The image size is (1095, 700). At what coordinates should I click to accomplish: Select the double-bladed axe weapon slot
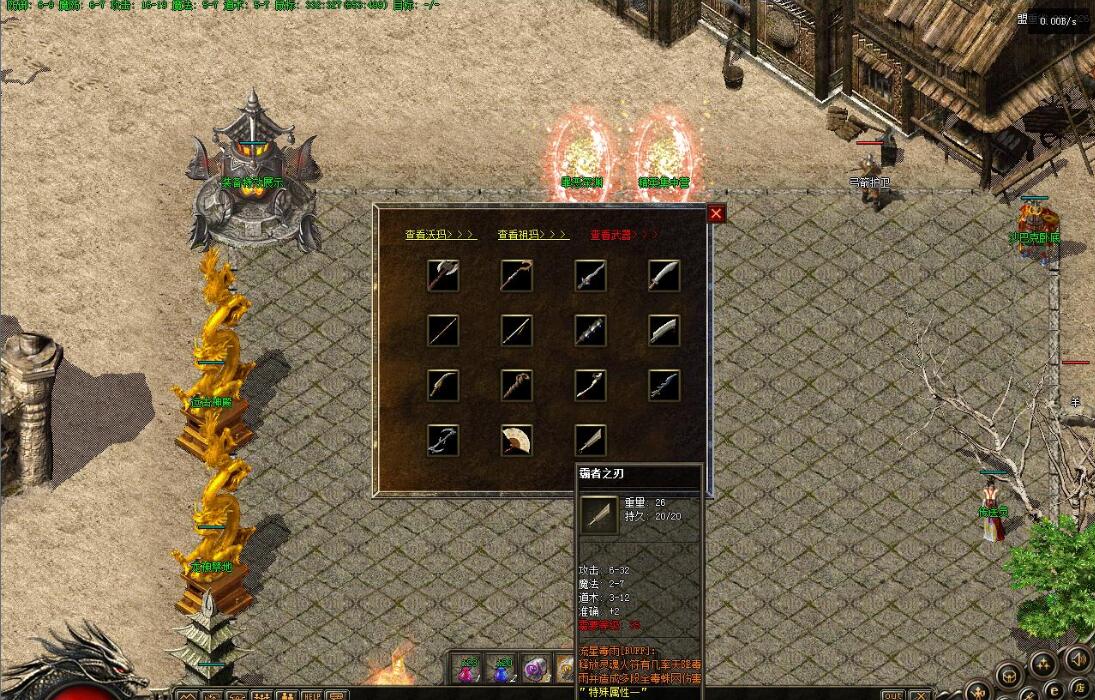(443, 275)
